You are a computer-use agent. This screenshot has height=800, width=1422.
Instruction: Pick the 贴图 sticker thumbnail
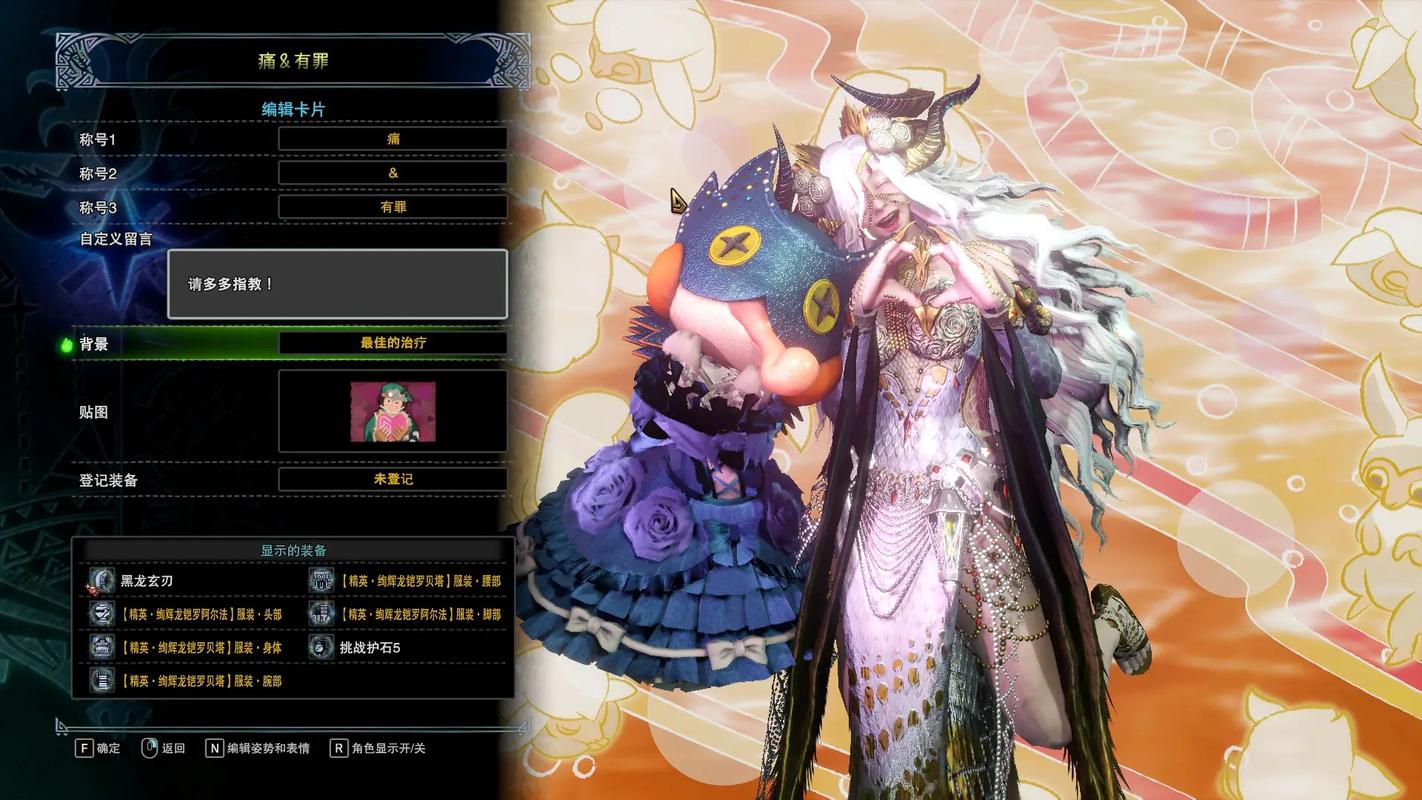392,411
